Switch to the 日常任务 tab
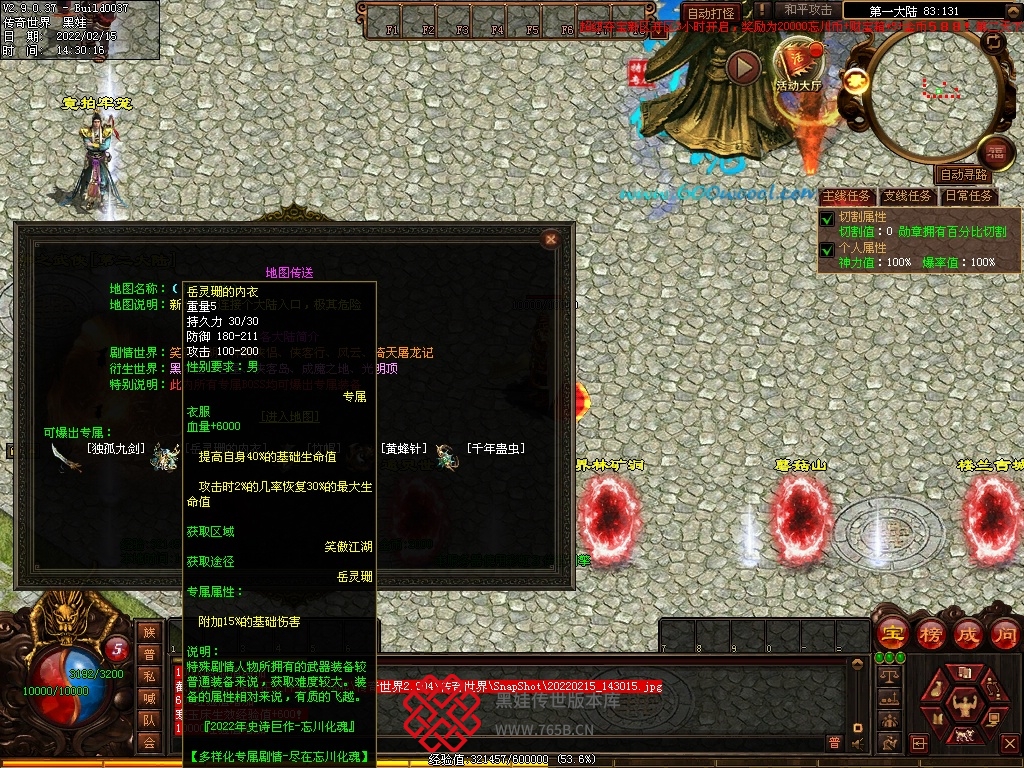 (x=969, y=196)
